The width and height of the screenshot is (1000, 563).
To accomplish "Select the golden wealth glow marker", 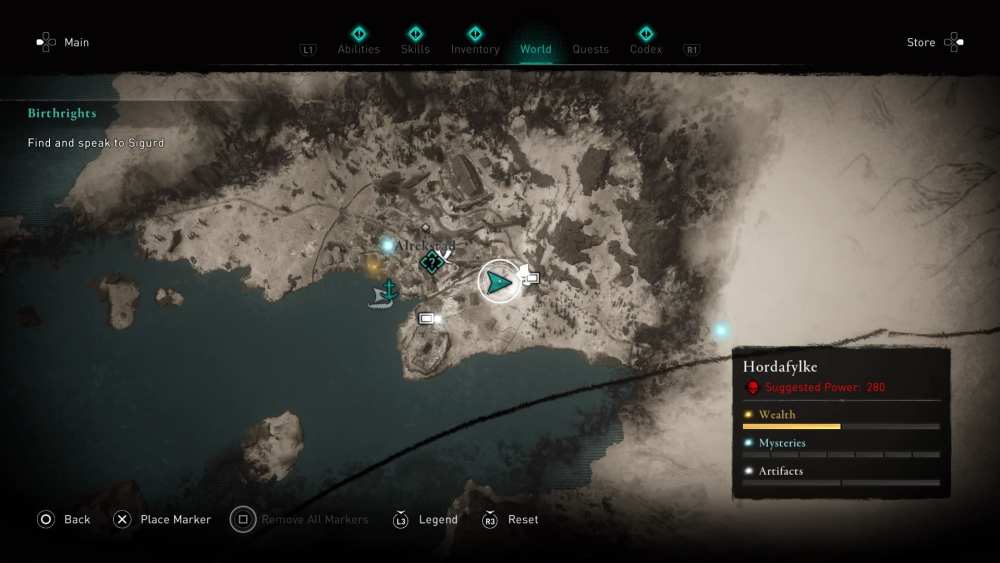I will pos(373,265).
